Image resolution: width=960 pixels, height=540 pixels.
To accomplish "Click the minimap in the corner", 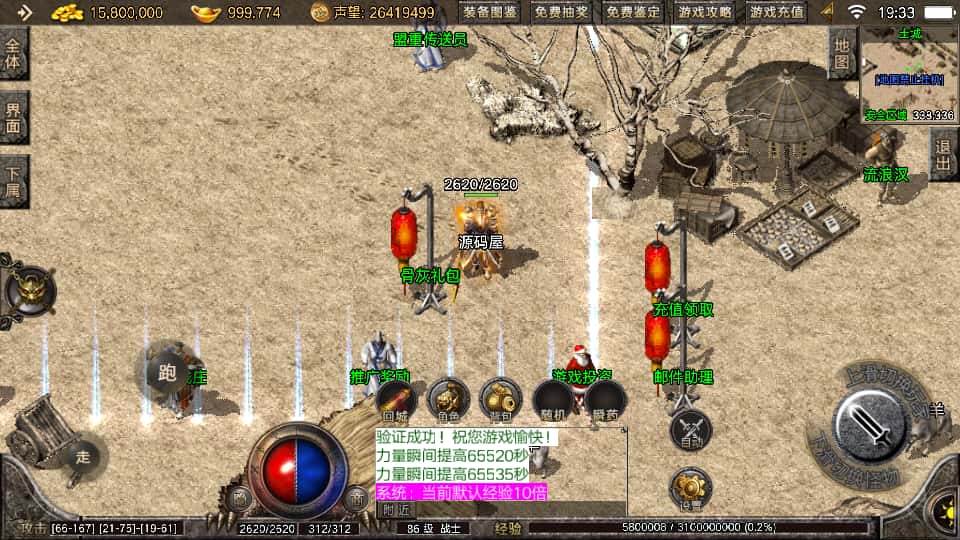I will (910, 74).
